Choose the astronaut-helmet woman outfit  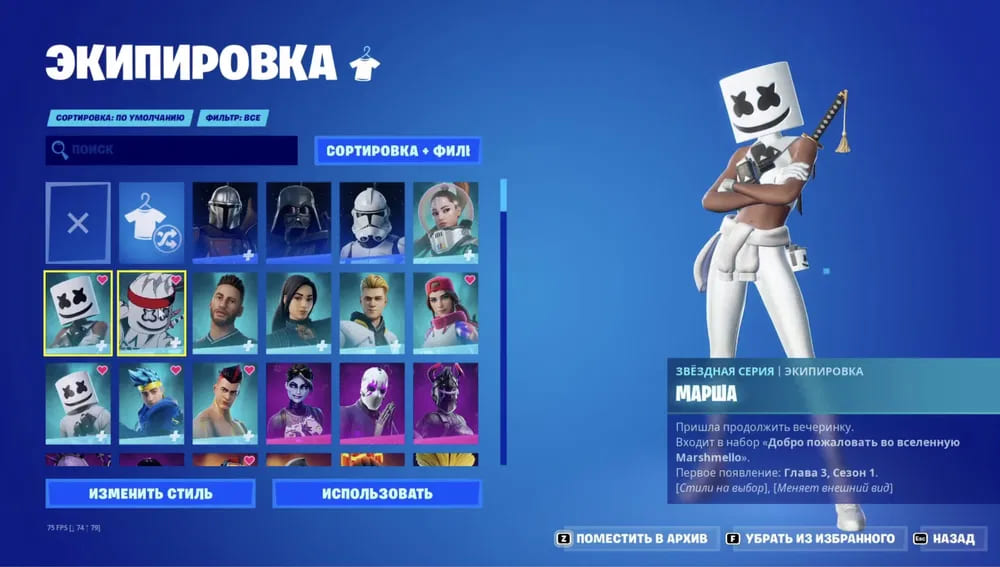pyautogui.click(x=445, y=222)
